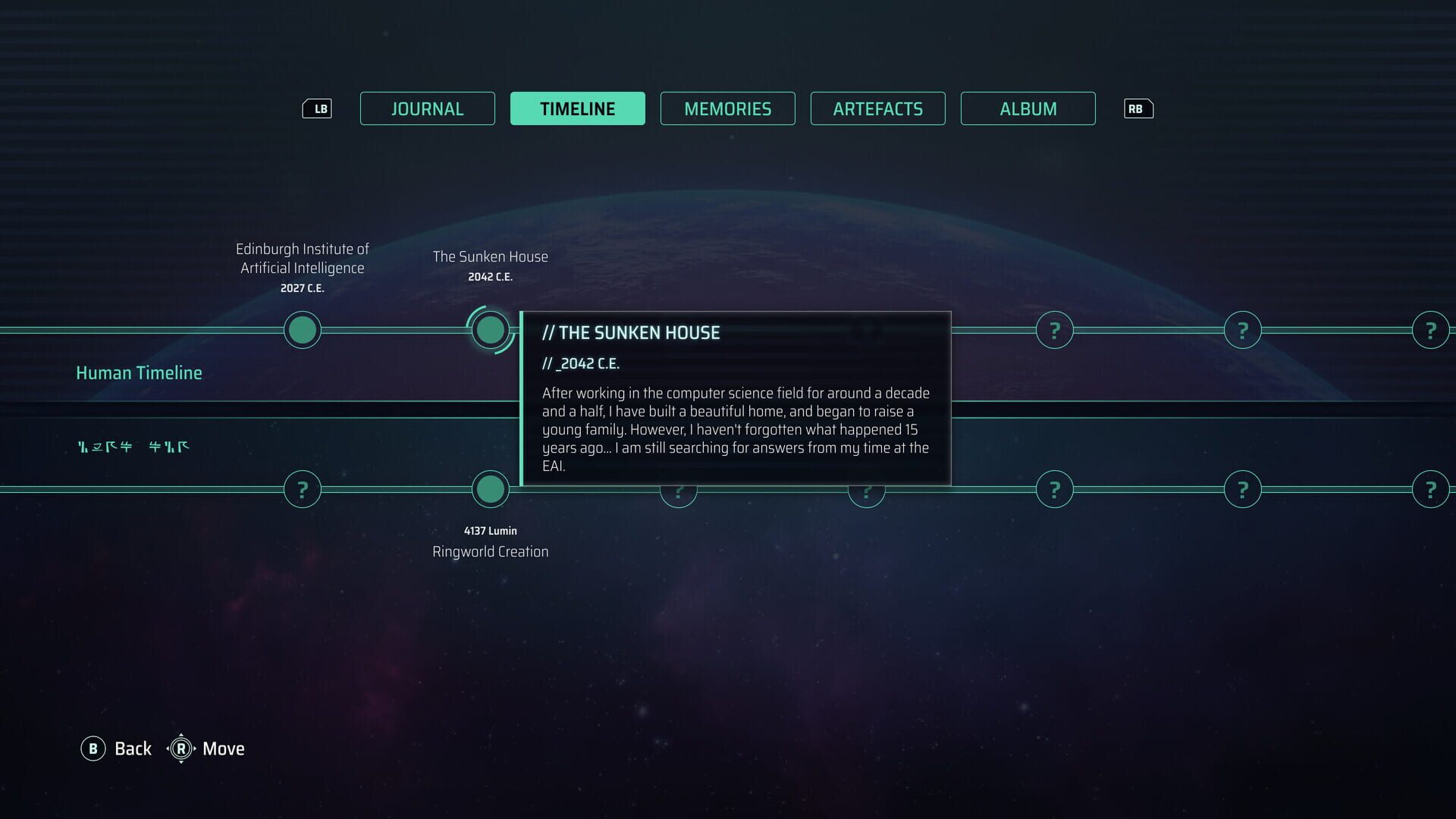1456x819 pixels.
Task: Select the Edinburgh Institute 2027 timeline node
Action: point(302,330)
